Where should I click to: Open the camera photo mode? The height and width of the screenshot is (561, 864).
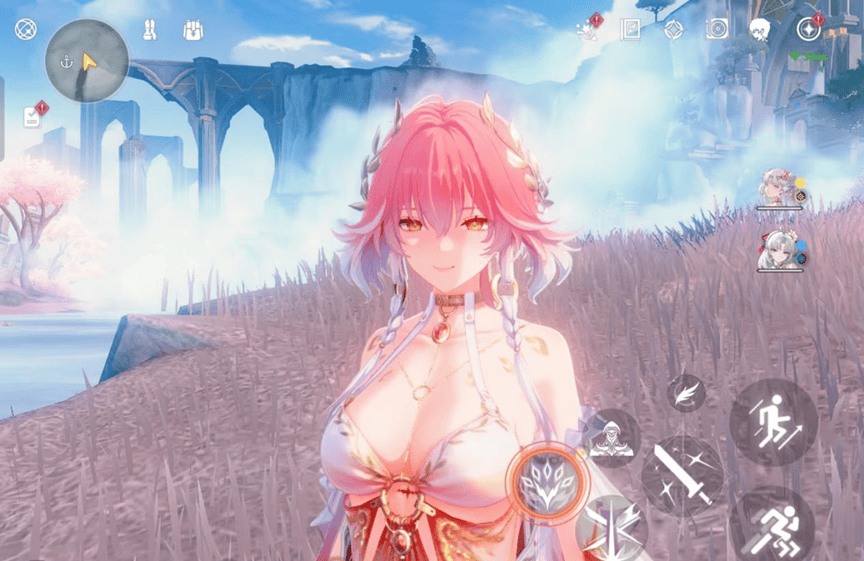coord(716,29)
